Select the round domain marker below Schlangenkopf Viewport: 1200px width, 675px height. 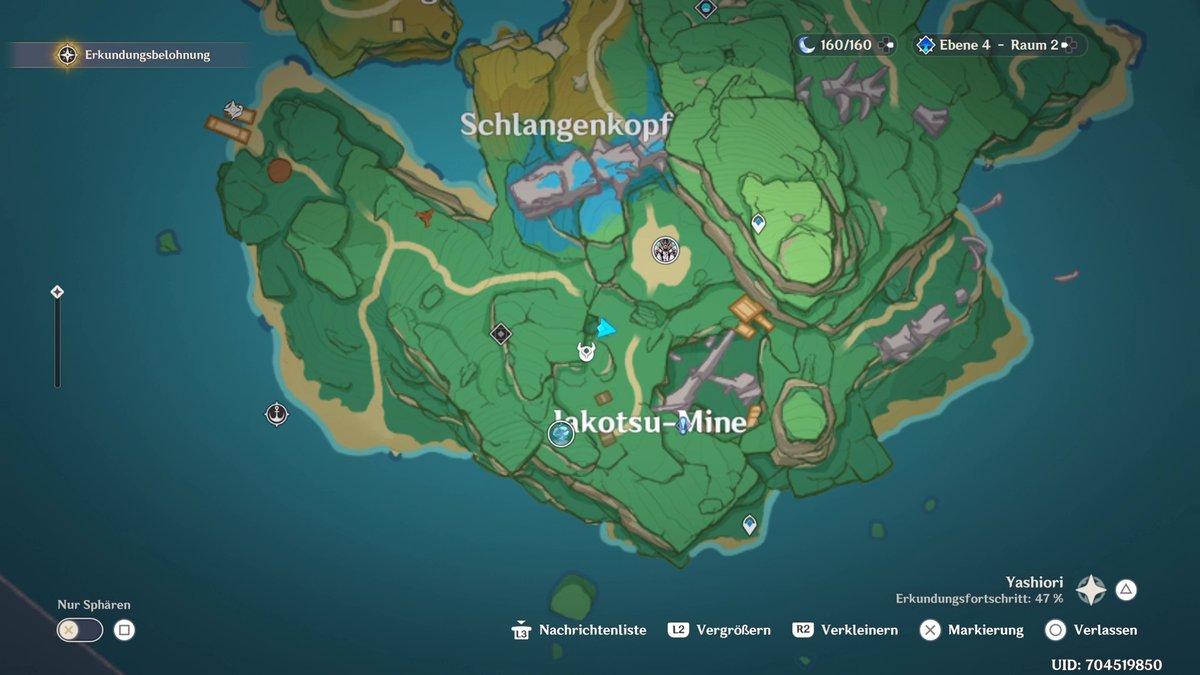(x=666, y=250)
